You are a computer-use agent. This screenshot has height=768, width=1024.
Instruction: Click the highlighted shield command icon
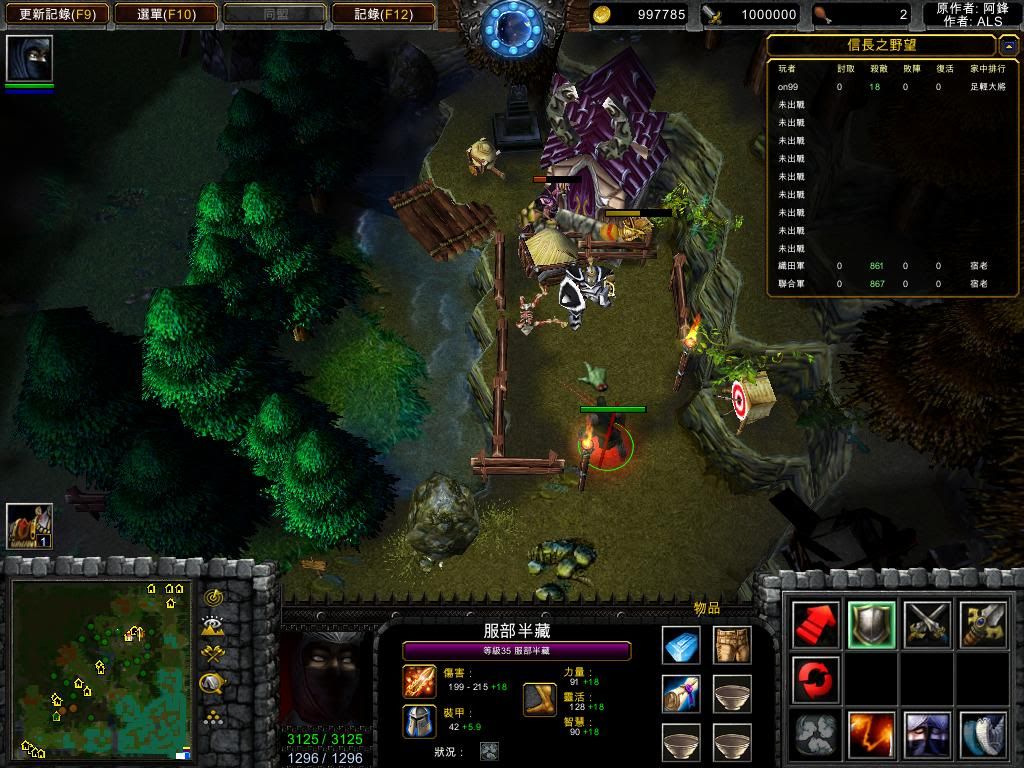click(870, 625)
